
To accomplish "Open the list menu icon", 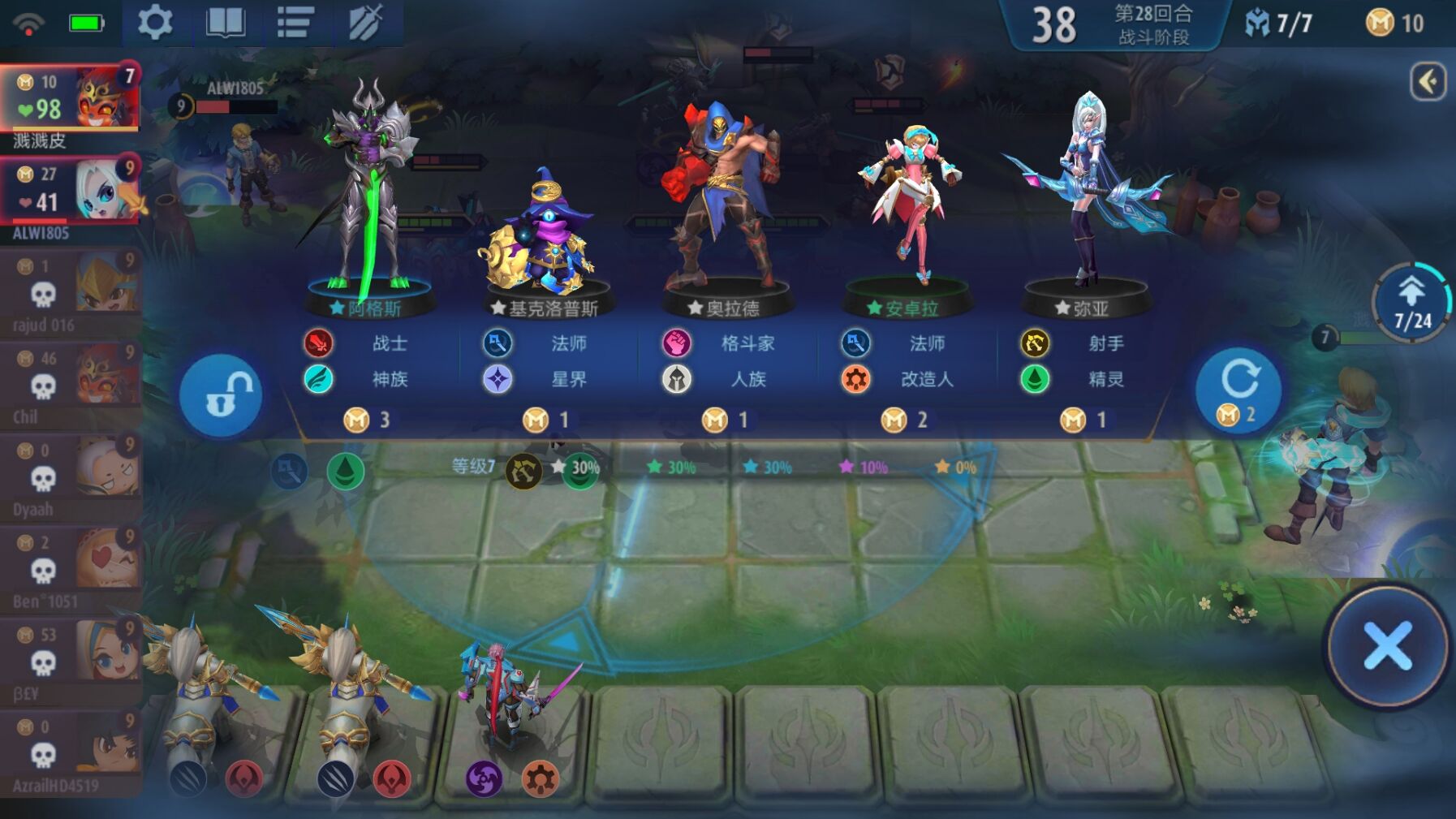I will click(295, 23).
